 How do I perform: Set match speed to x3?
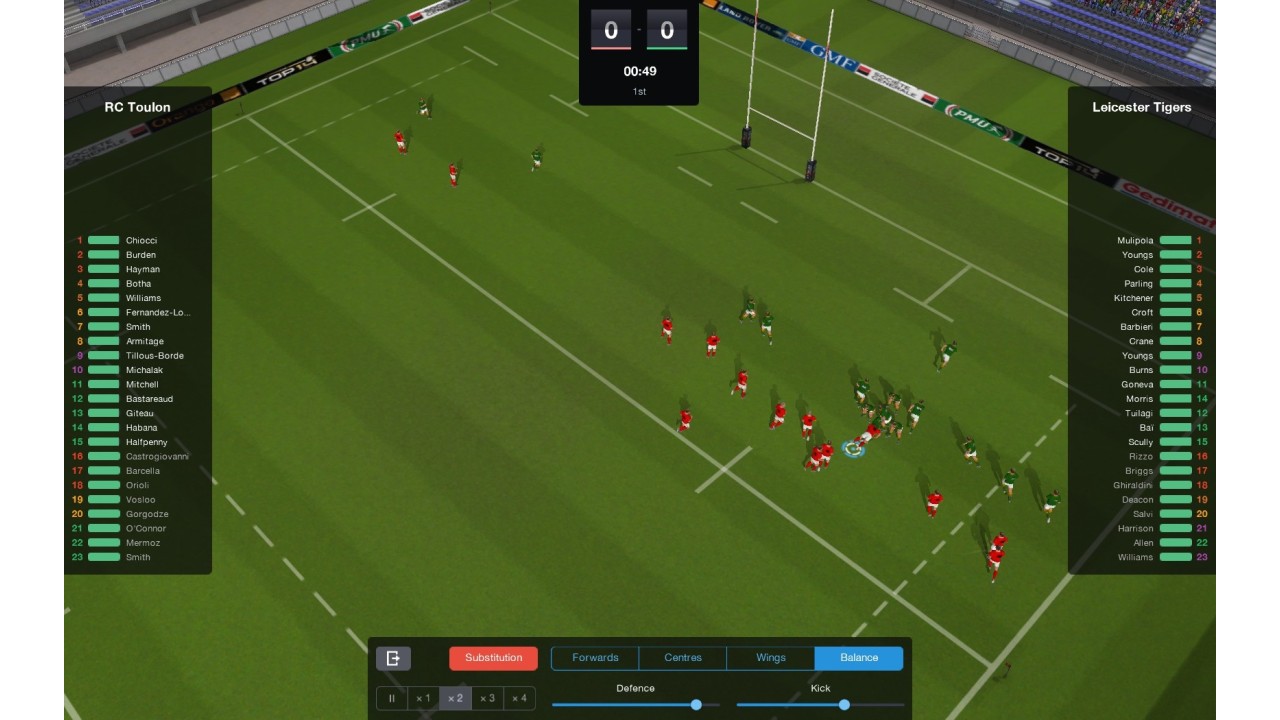(x=487, y=698)
